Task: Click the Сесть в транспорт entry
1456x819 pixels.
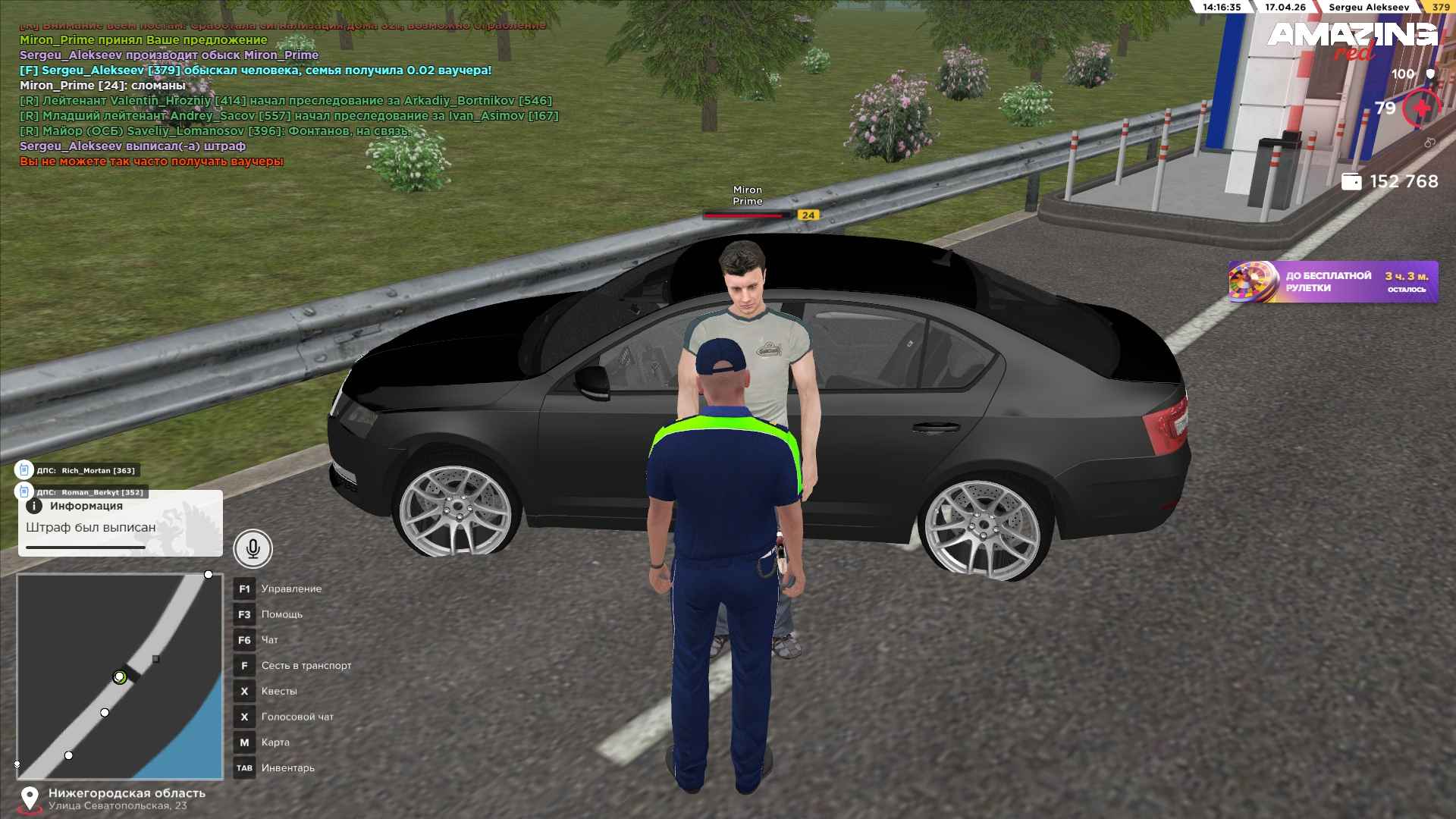Action: point(306,666)
